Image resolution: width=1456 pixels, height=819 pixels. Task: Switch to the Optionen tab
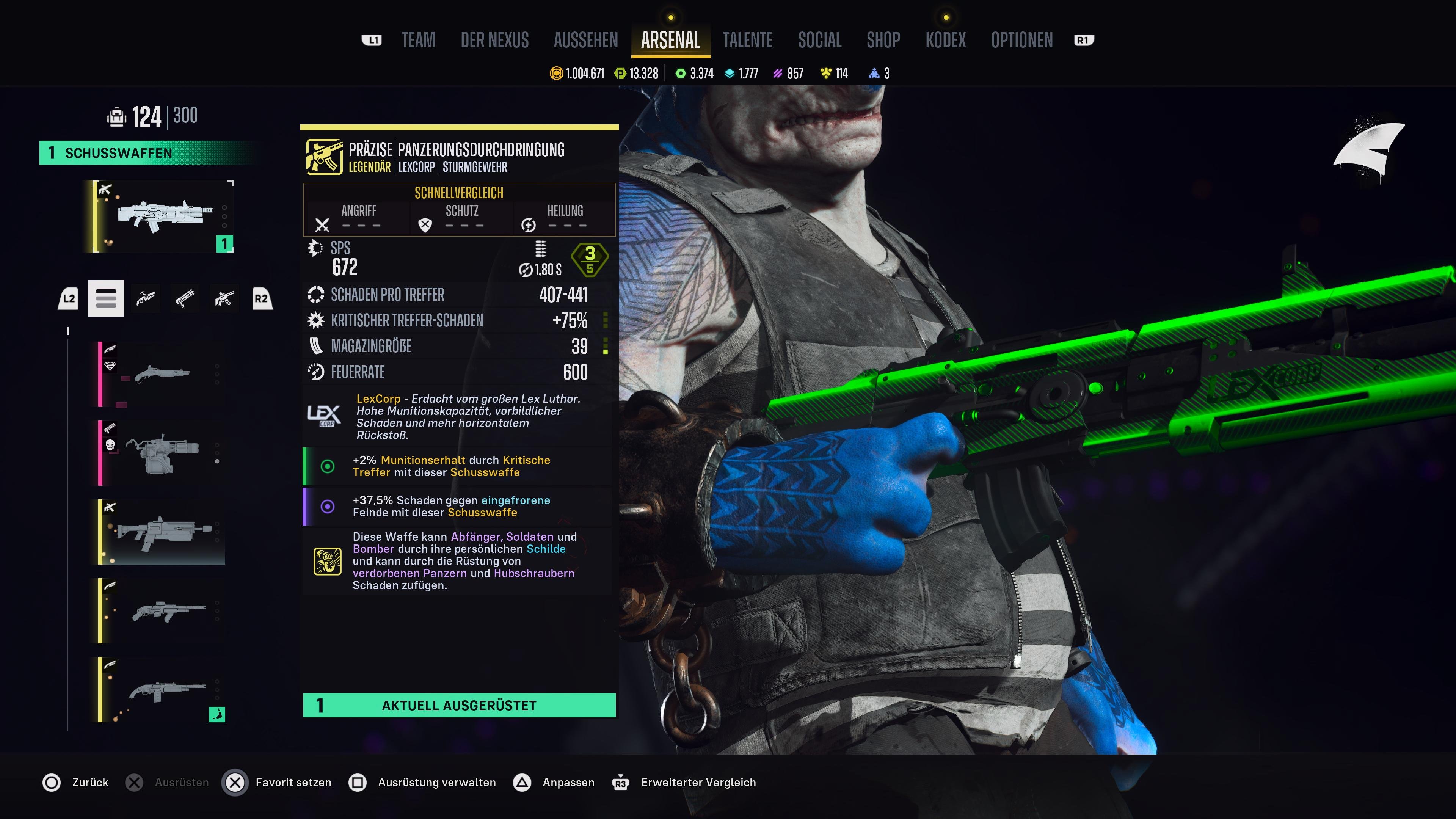point(1021,40)
